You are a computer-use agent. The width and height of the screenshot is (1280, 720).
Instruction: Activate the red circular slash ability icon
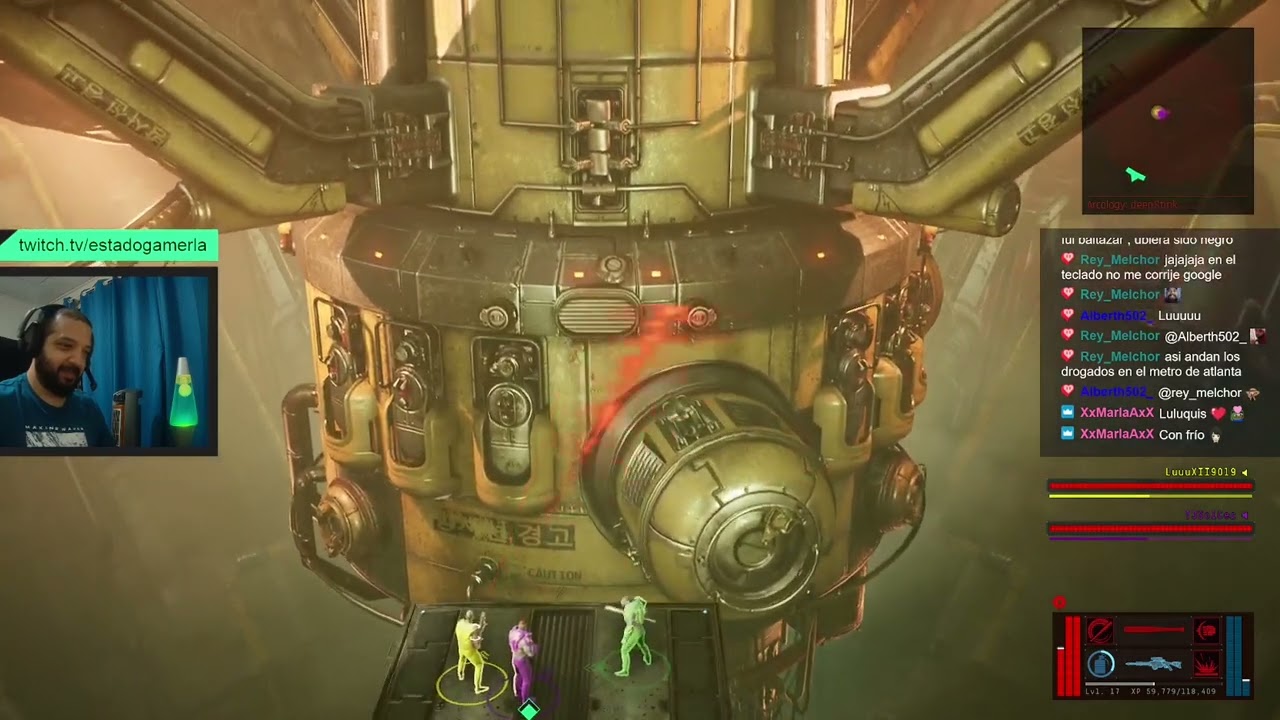click(1101, 630)
